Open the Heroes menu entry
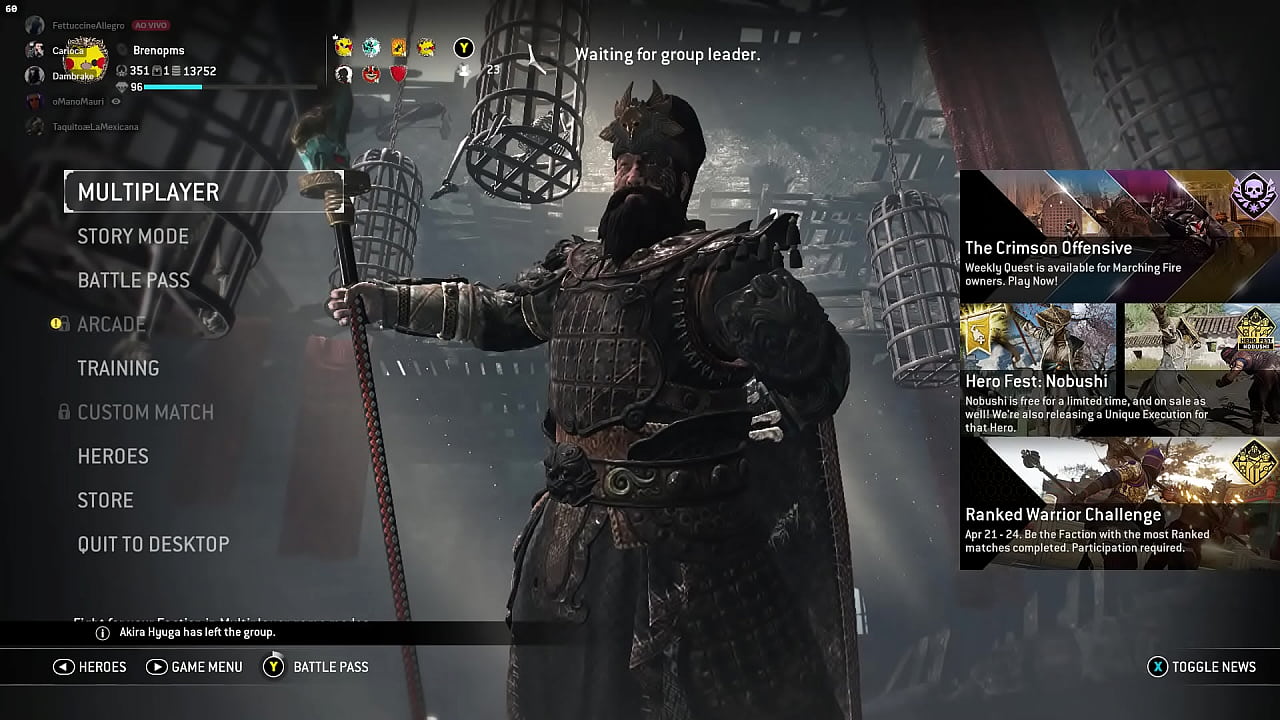 tap(113, 456)
